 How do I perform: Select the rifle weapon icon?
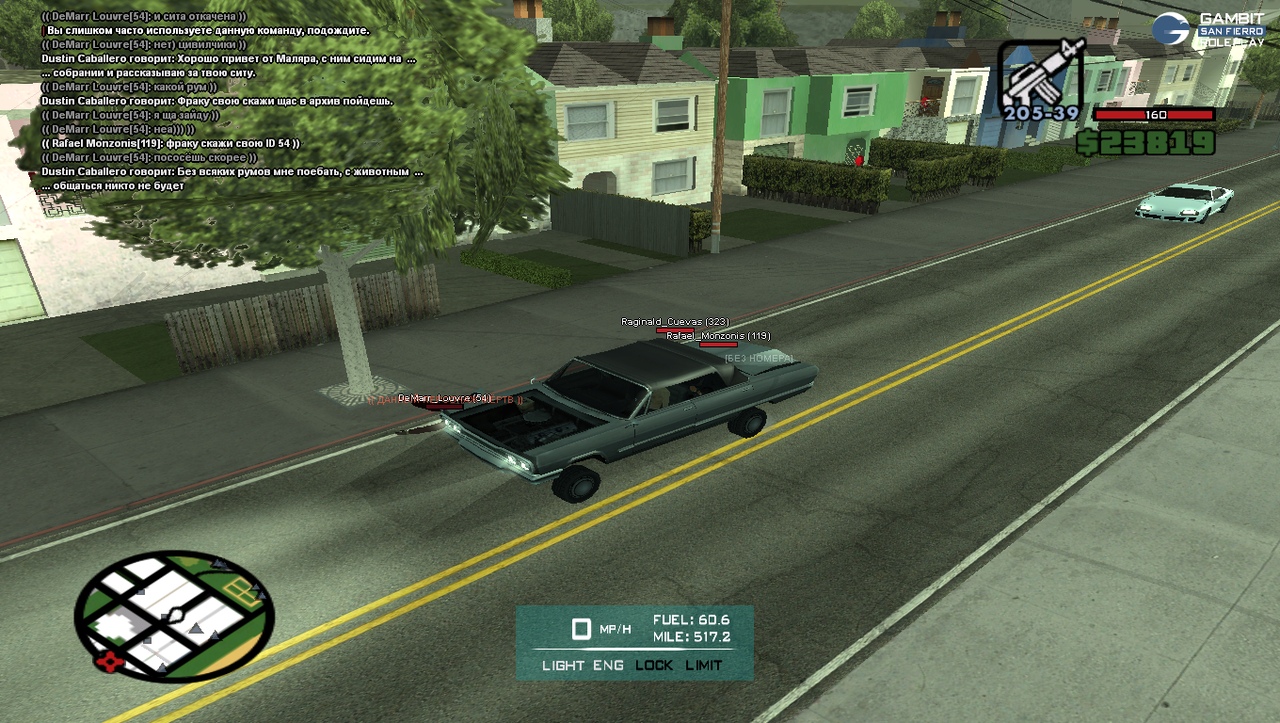1041,75
